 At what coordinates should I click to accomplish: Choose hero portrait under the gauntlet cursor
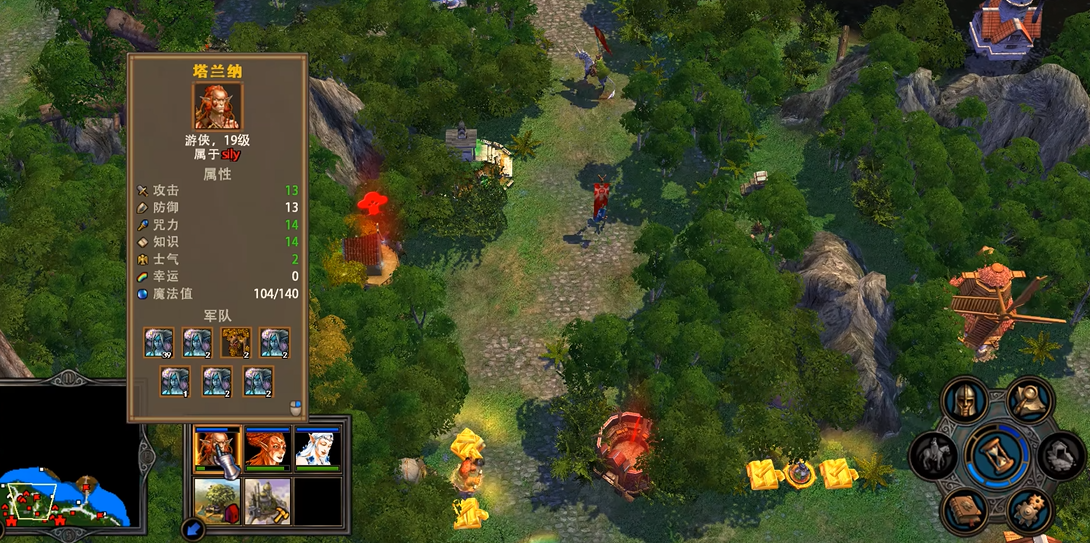217,449
